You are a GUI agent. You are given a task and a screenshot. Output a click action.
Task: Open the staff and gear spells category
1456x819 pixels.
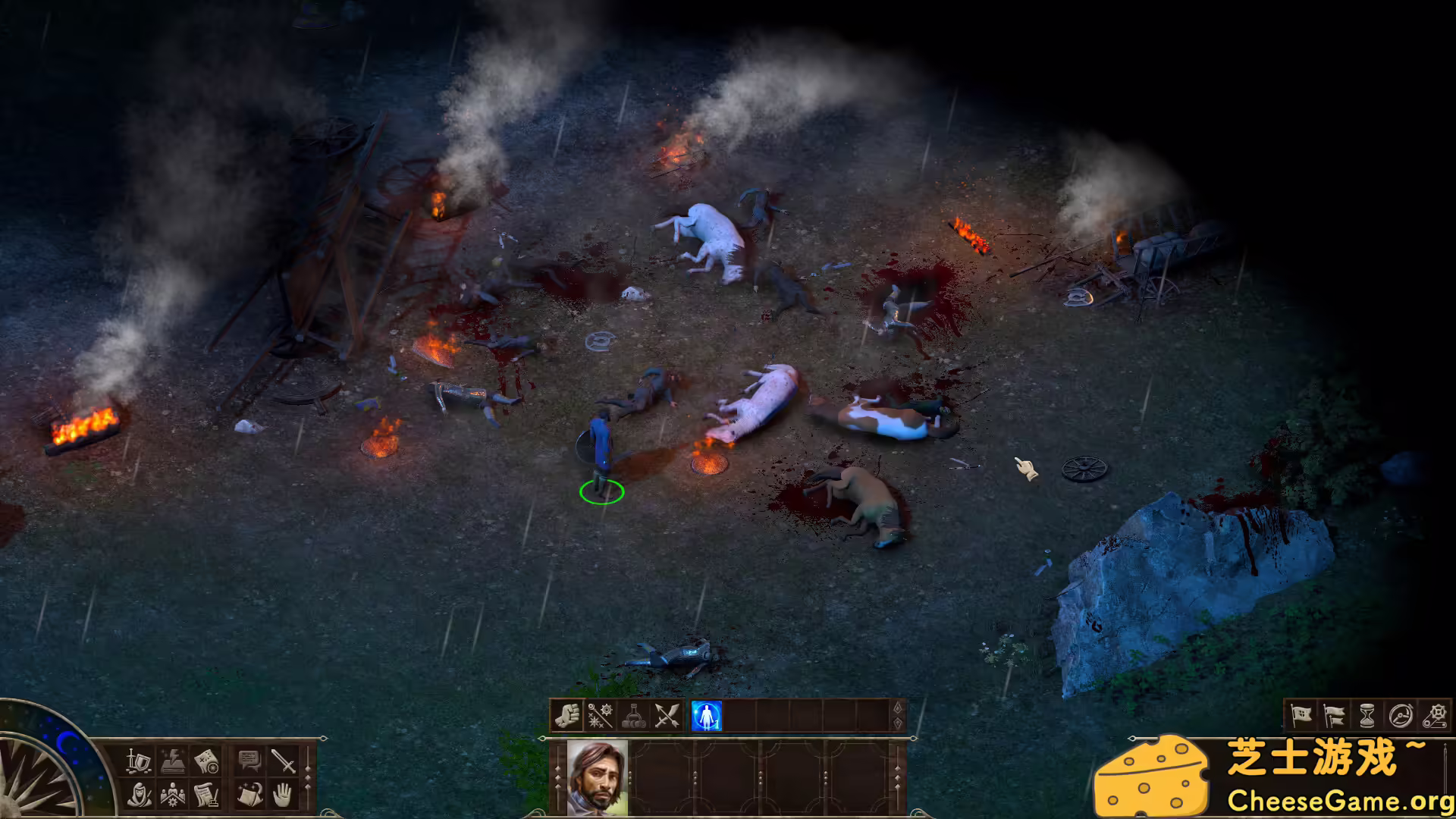click(x=600, y=716)
